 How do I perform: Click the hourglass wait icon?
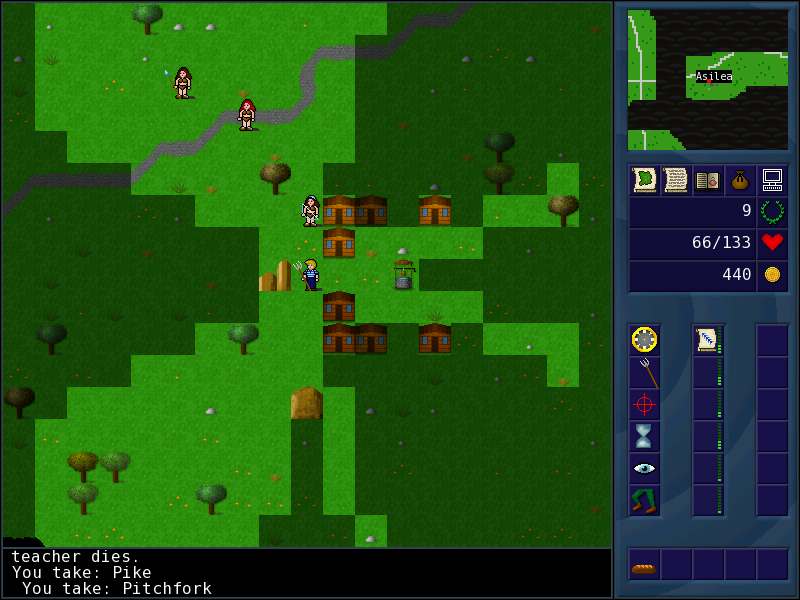[x=644, y=436]
